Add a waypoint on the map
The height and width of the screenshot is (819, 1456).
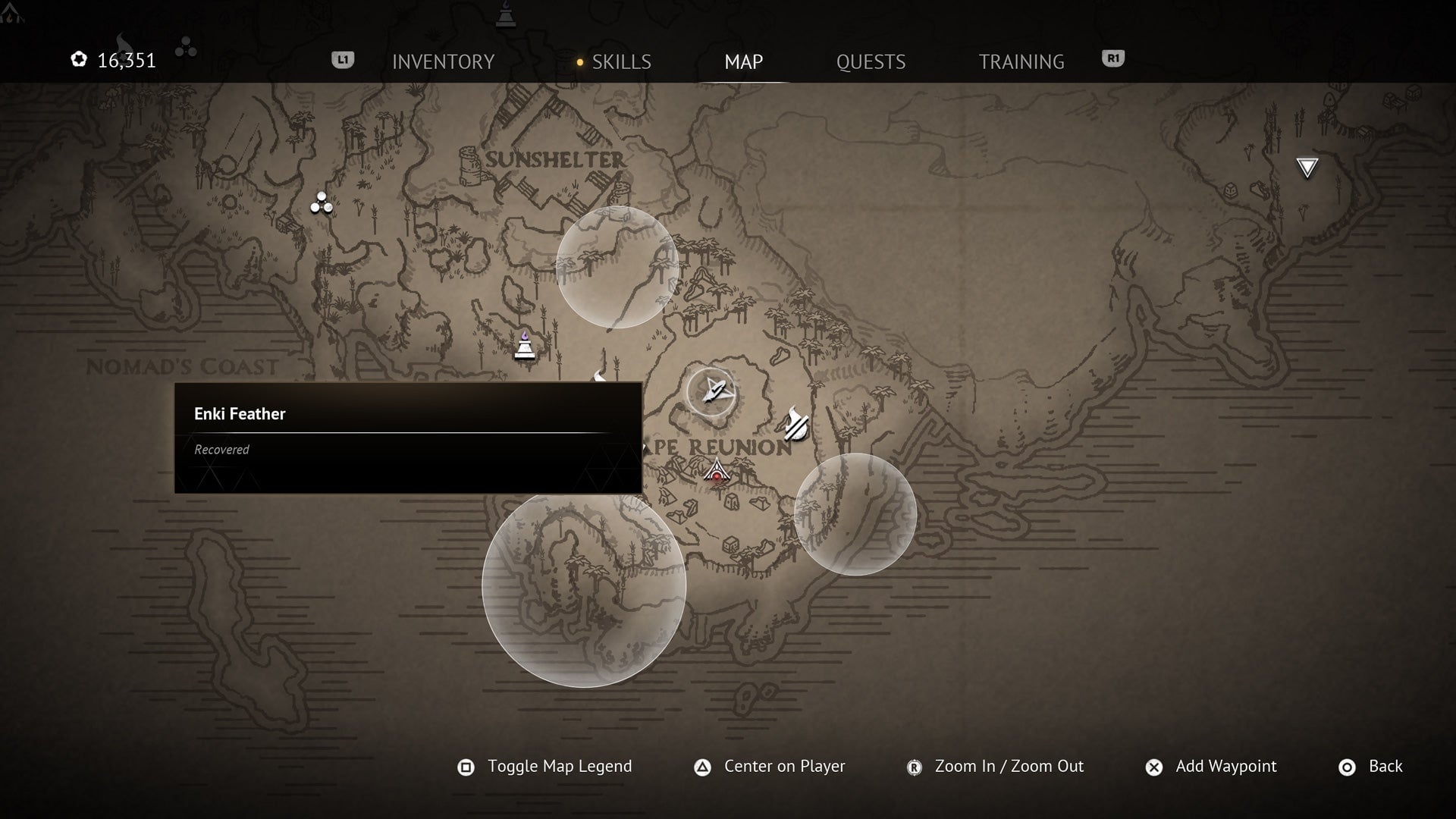1211,767
